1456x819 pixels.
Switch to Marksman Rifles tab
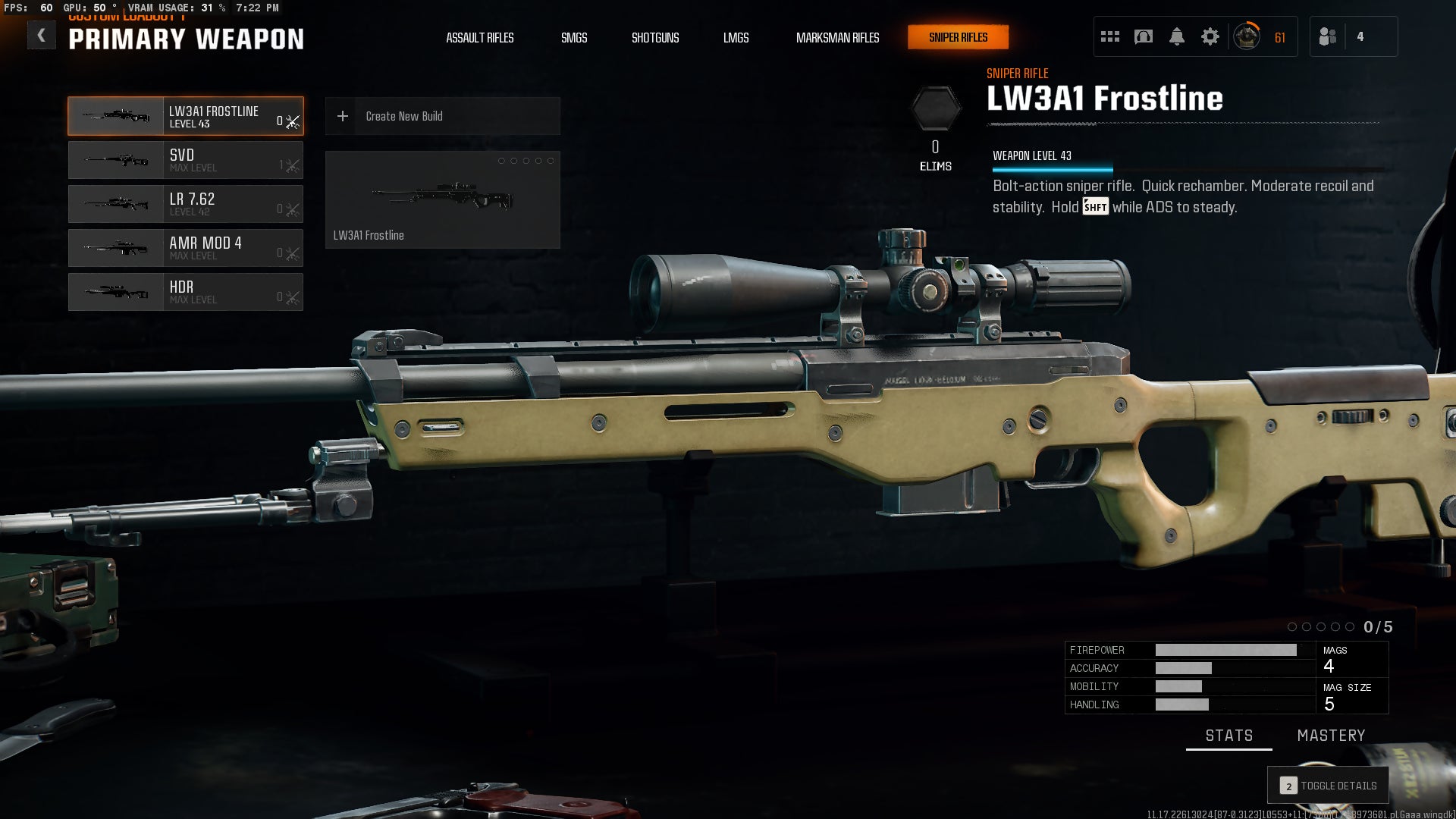(x=837, y=37)
